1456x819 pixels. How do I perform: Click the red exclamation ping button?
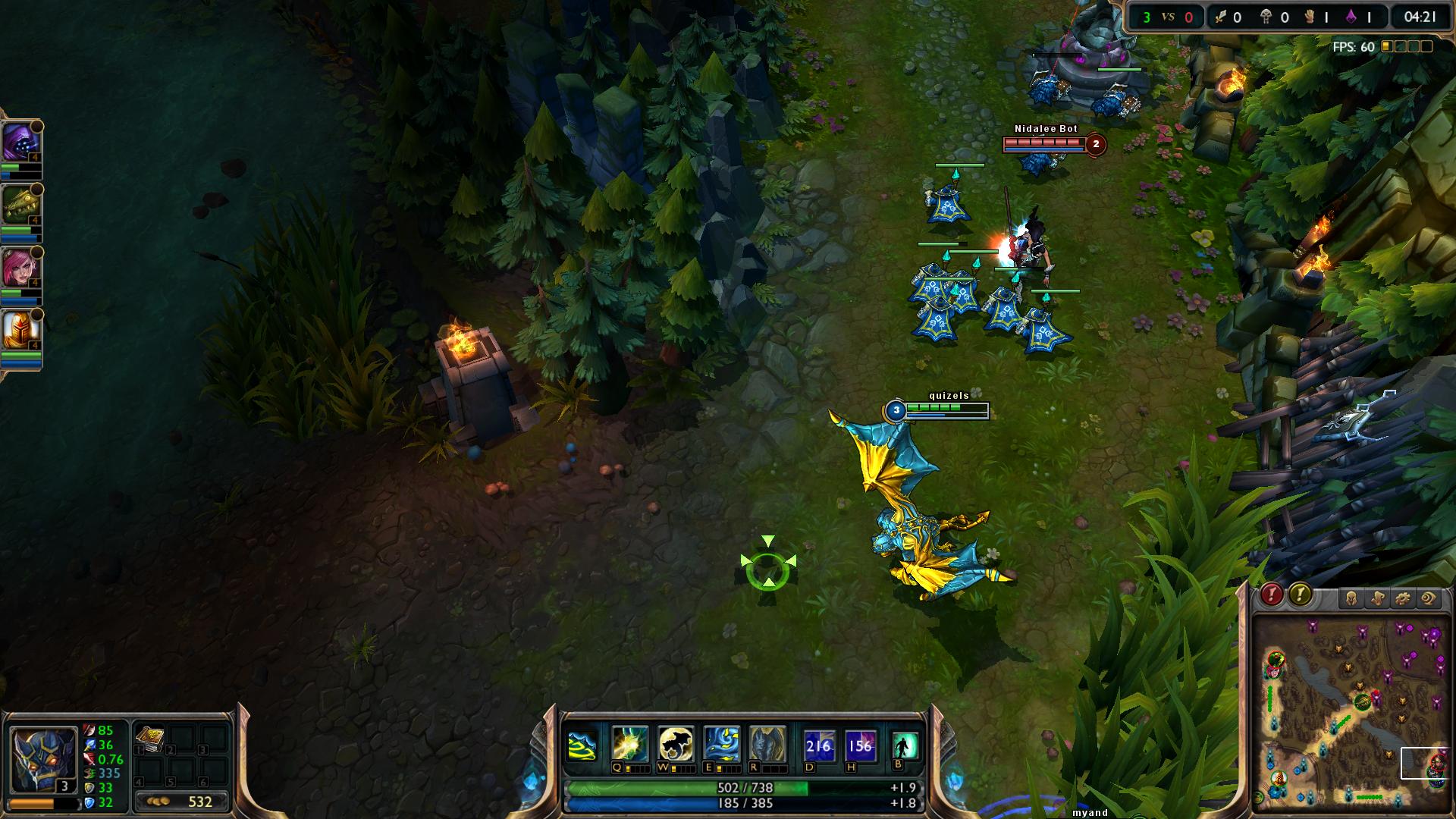(1272, 595)
